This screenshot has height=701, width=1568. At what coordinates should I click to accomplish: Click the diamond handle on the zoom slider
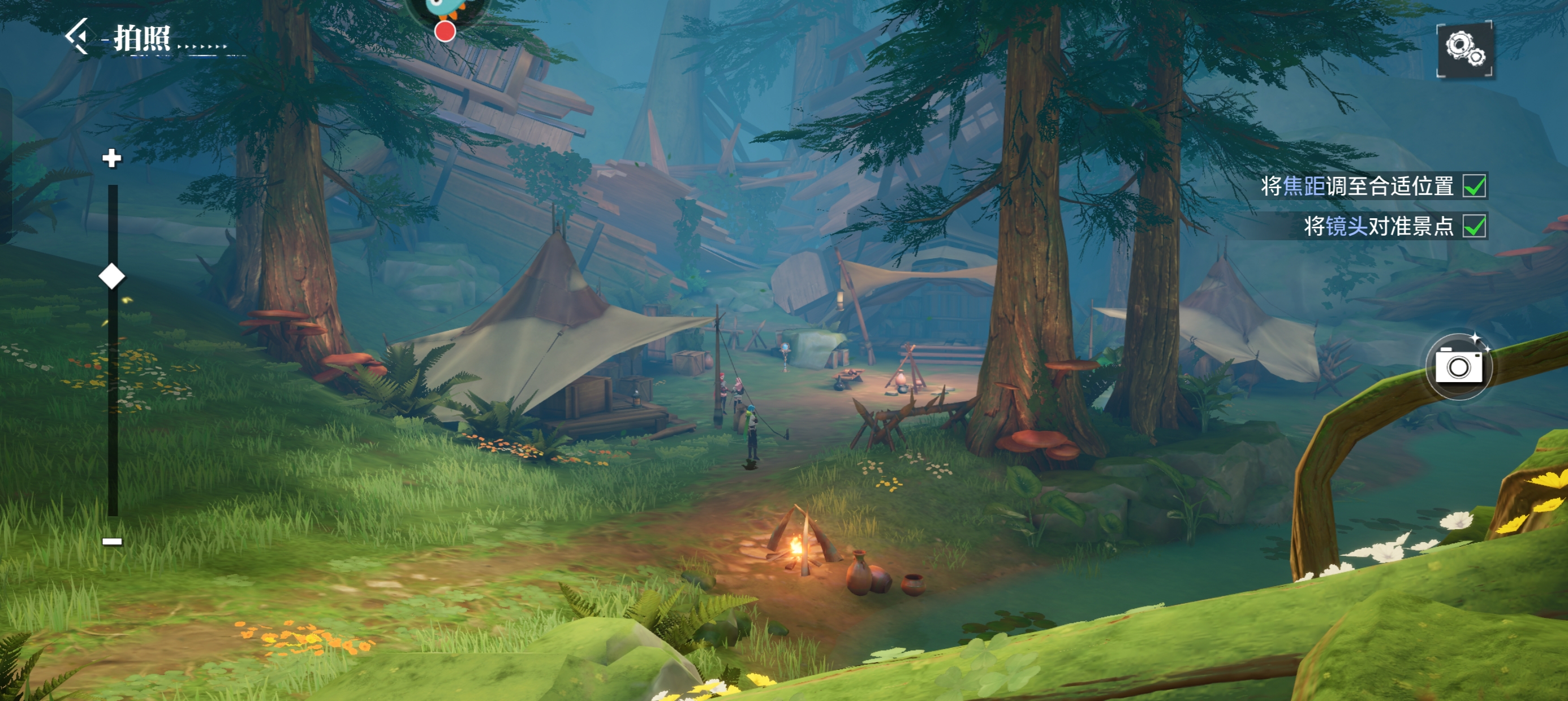point(112,276)
